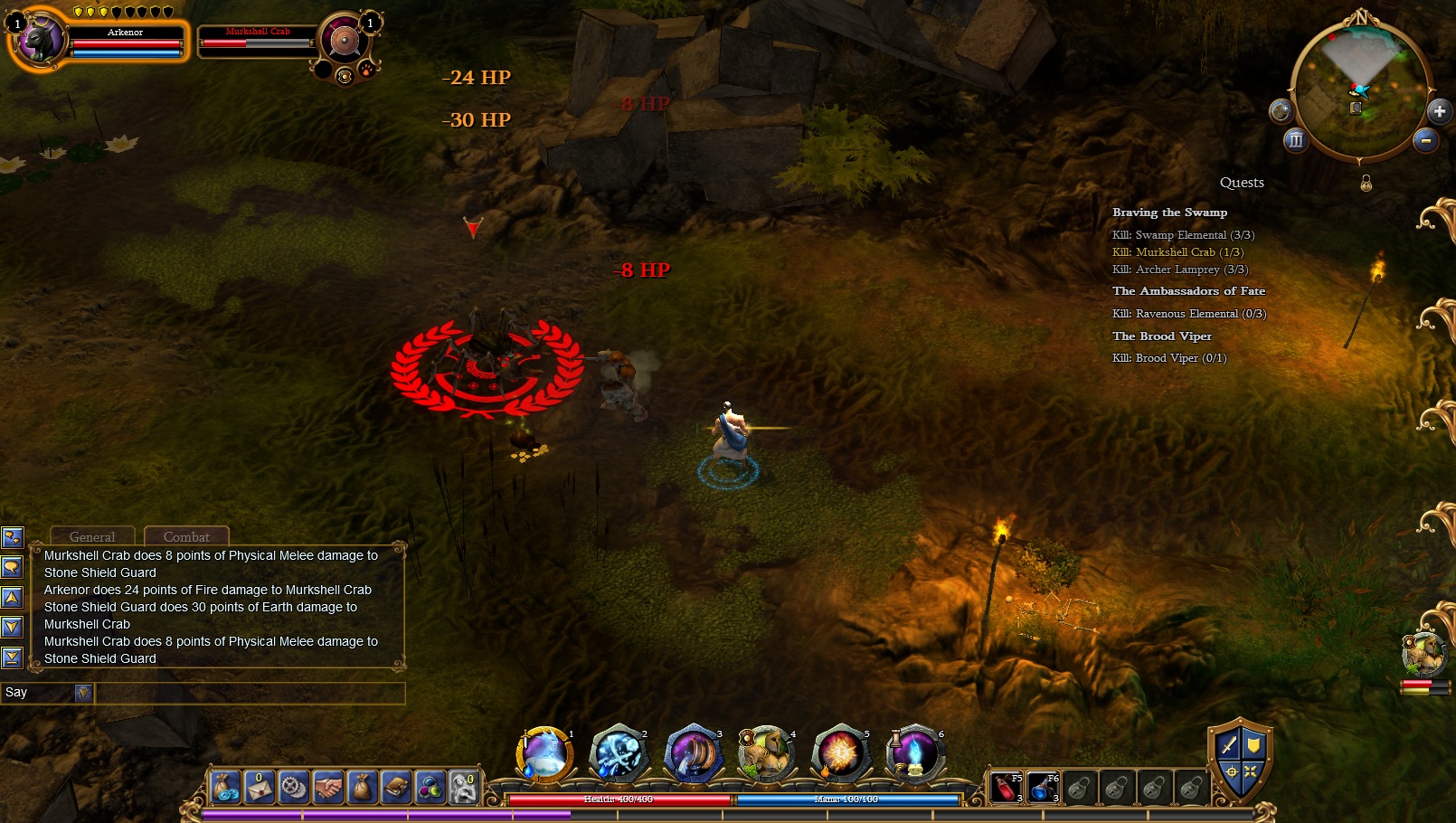Use the blue mana potion slot
This screenshot has height=823, width=1456.
click(x=1043, y=788)
